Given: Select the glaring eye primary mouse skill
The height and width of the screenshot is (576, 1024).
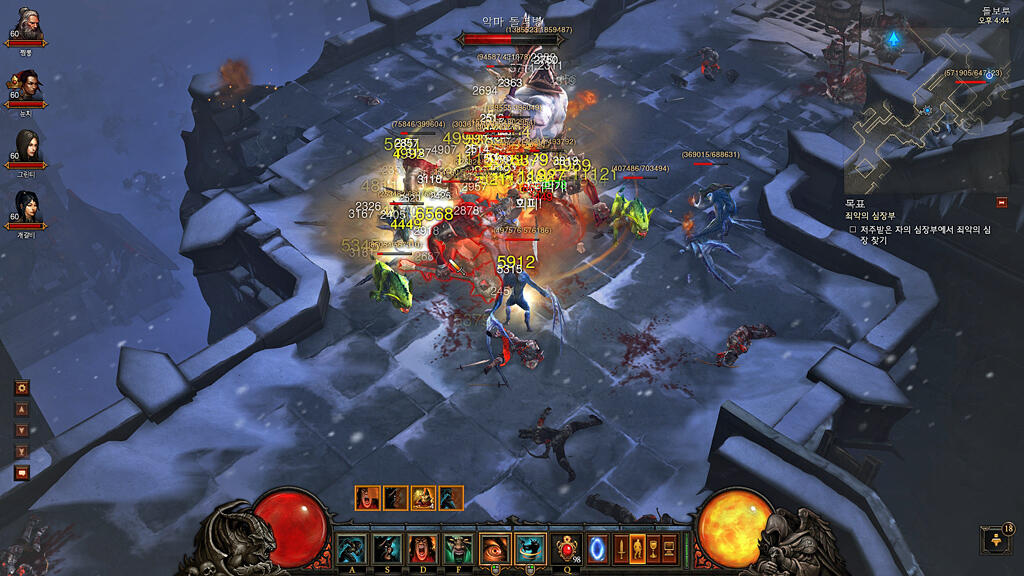Looking at the screenshot, I should [495, 548].
